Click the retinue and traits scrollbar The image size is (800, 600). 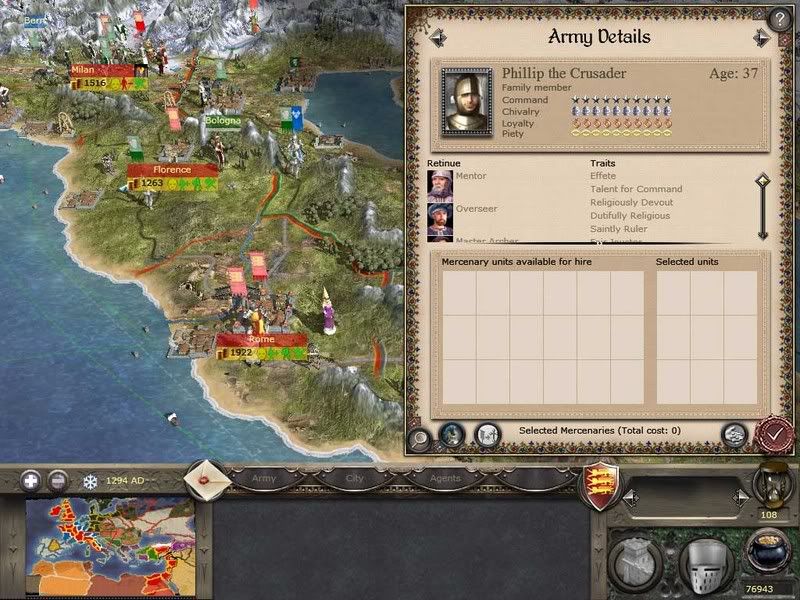pos(762,208)
